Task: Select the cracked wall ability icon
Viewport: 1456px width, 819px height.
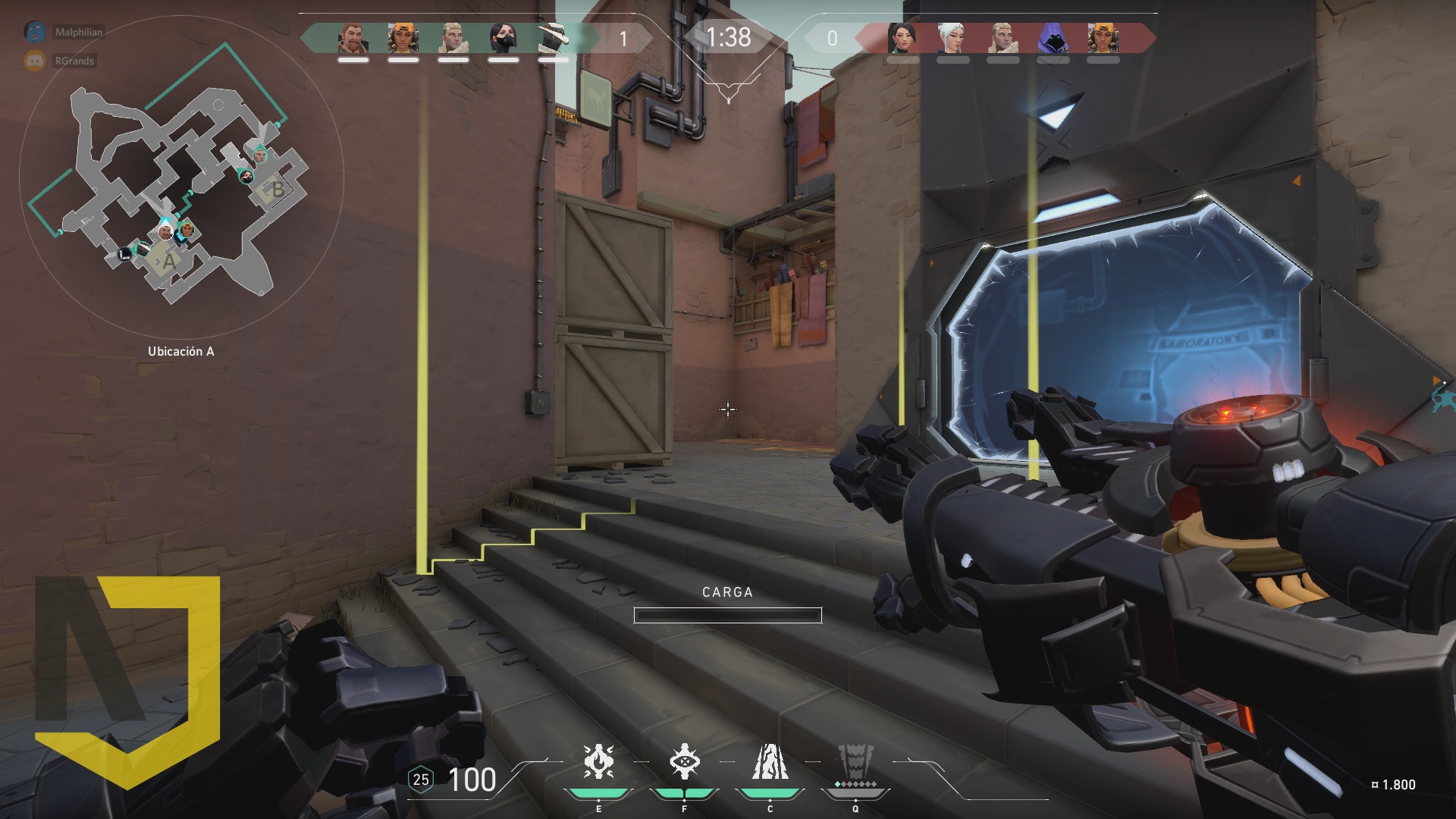Action: pyautogui.click(x=770, y=762)
